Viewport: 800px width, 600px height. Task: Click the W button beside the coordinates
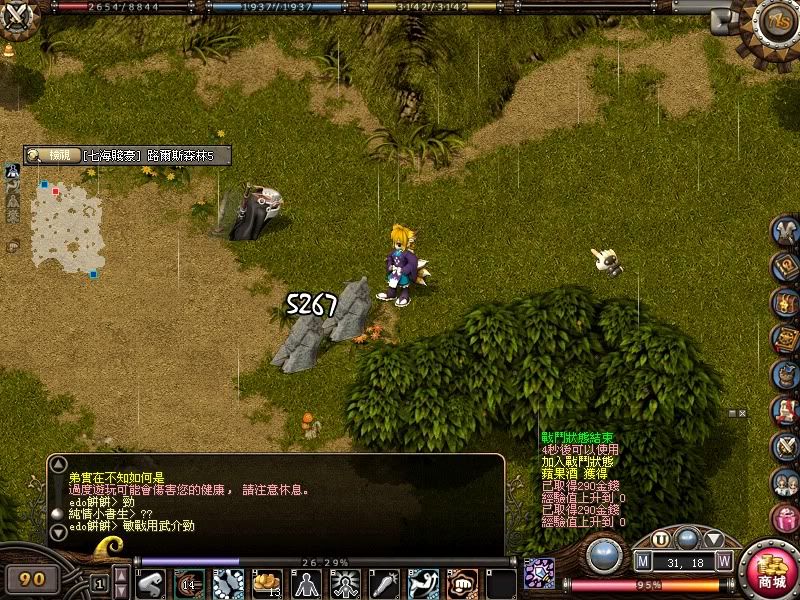click(723, 560)
